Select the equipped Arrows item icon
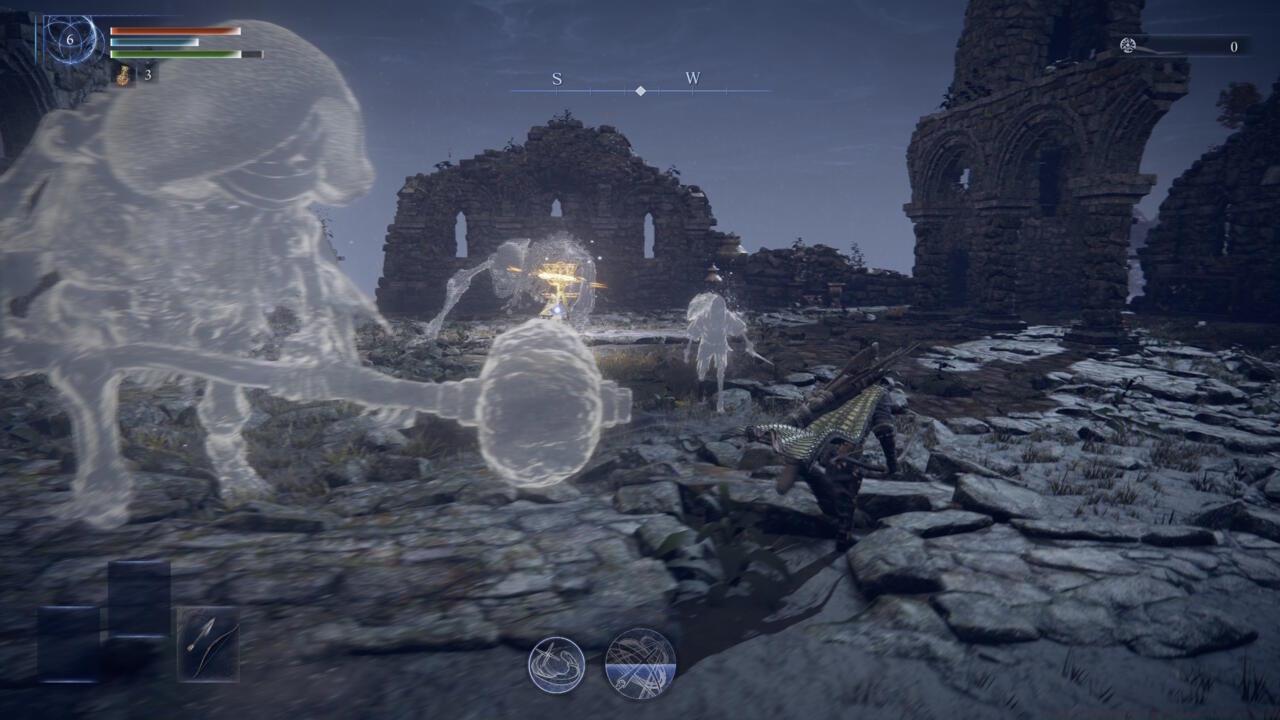The image size is (1280, 720). pyautogui.click(x=207, y=644)
